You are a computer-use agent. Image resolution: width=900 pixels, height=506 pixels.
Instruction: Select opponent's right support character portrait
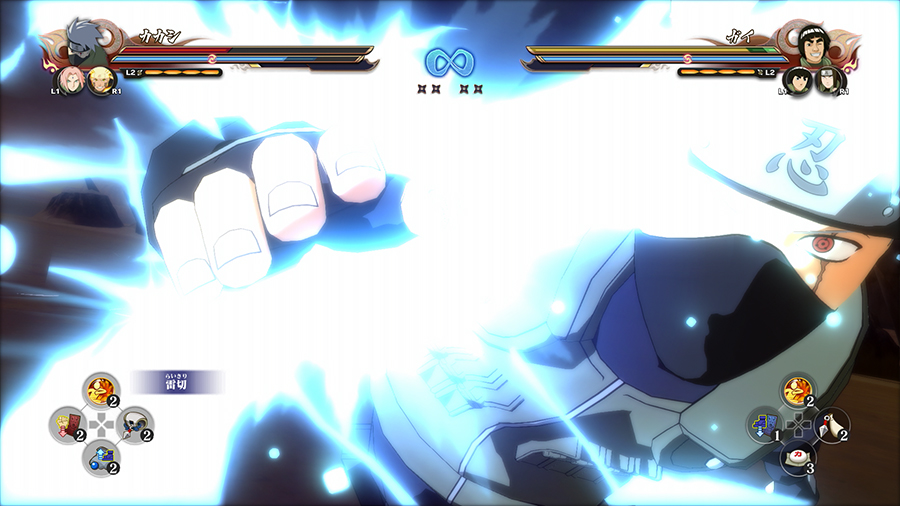(829, 80)
